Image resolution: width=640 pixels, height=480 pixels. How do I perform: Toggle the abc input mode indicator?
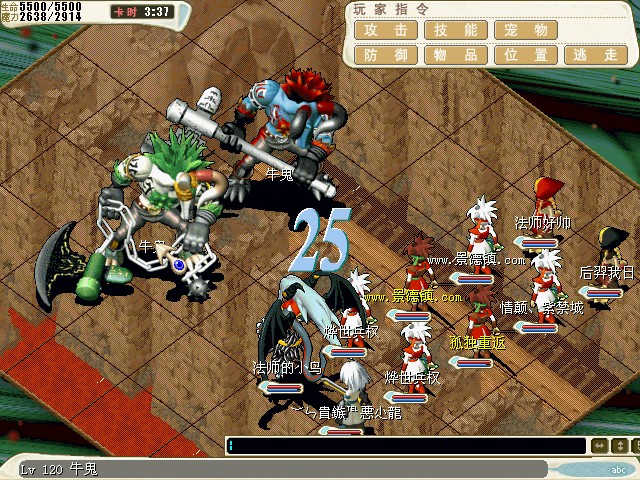[618, 468]
